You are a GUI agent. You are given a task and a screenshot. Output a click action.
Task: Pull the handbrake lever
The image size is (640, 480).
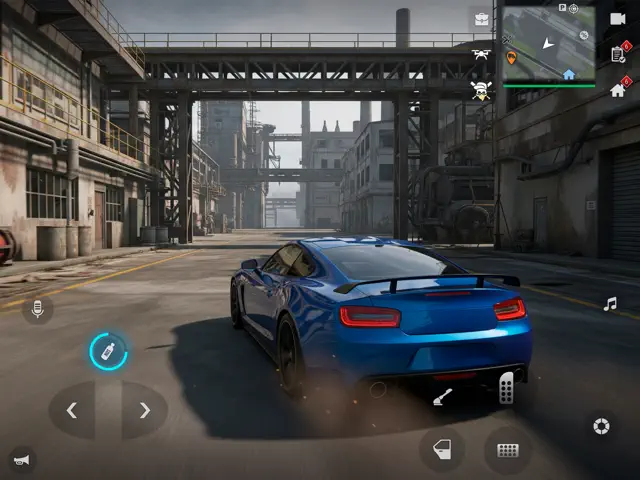tap(442, 398)
